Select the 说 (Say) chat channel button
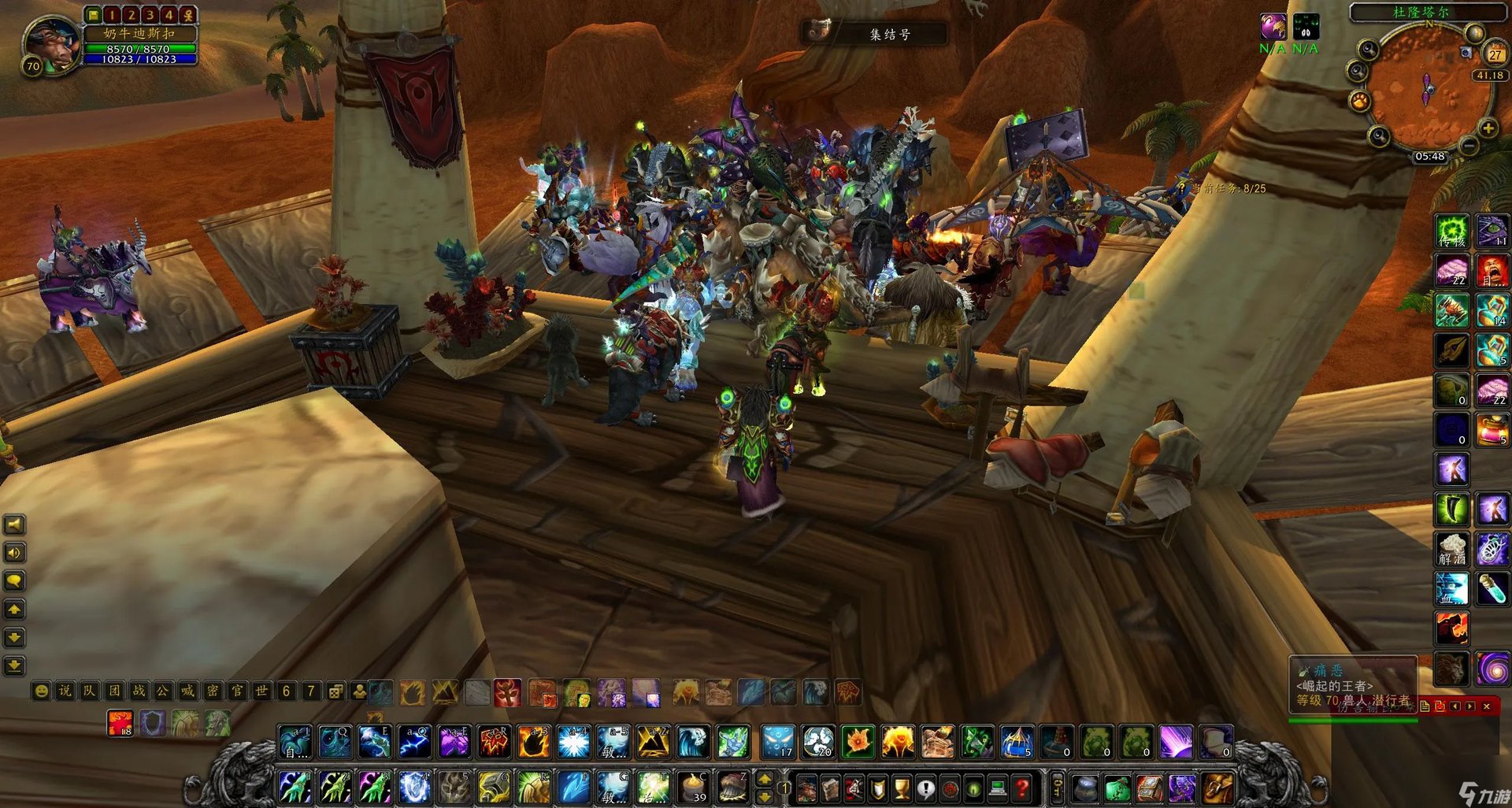The height and width of the screenshot is (808, 1512). [x=65, y=691]
